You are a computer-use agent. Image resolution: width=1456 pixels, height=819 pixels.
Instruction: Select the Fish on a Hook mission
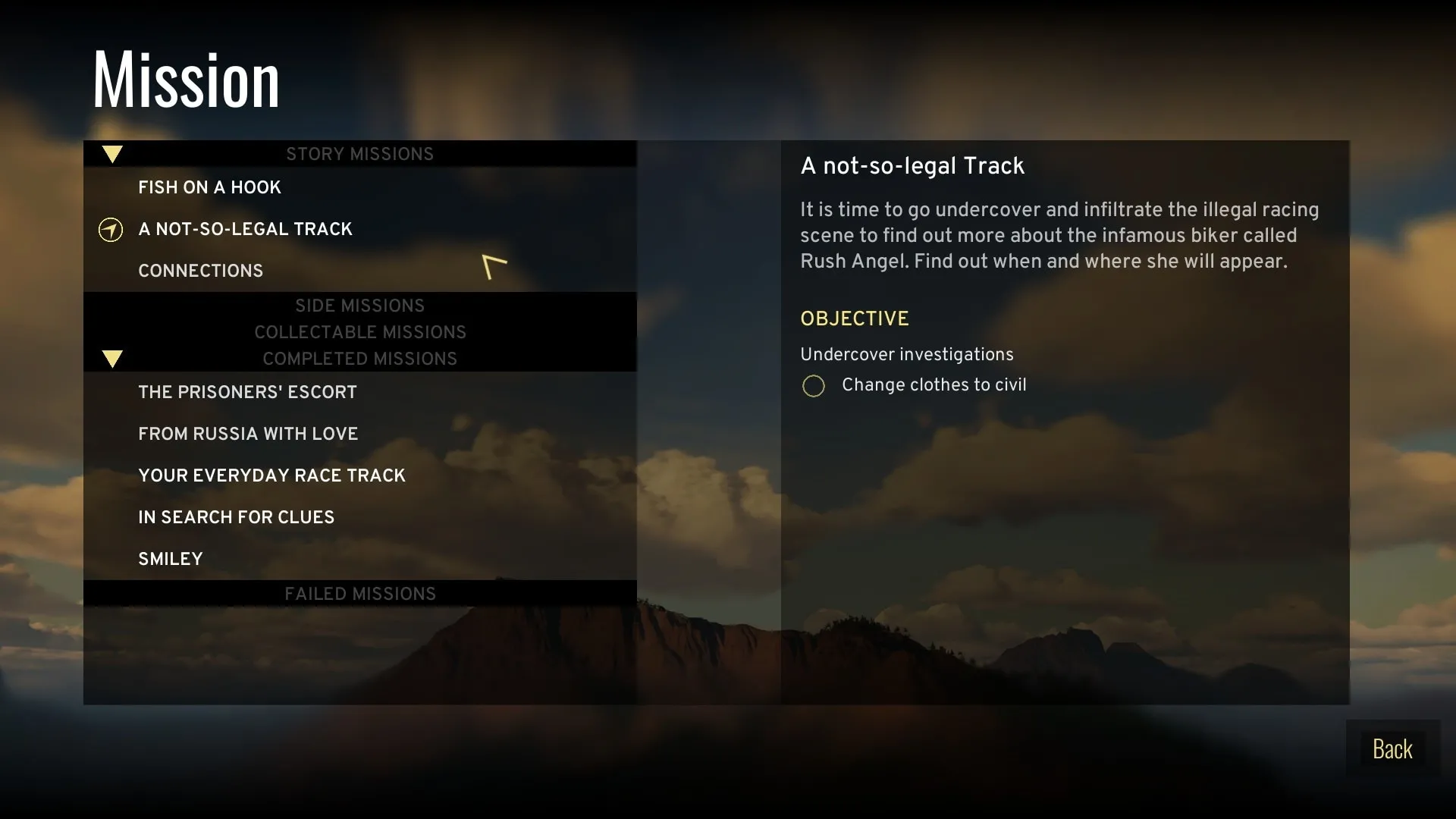(209, 187)
